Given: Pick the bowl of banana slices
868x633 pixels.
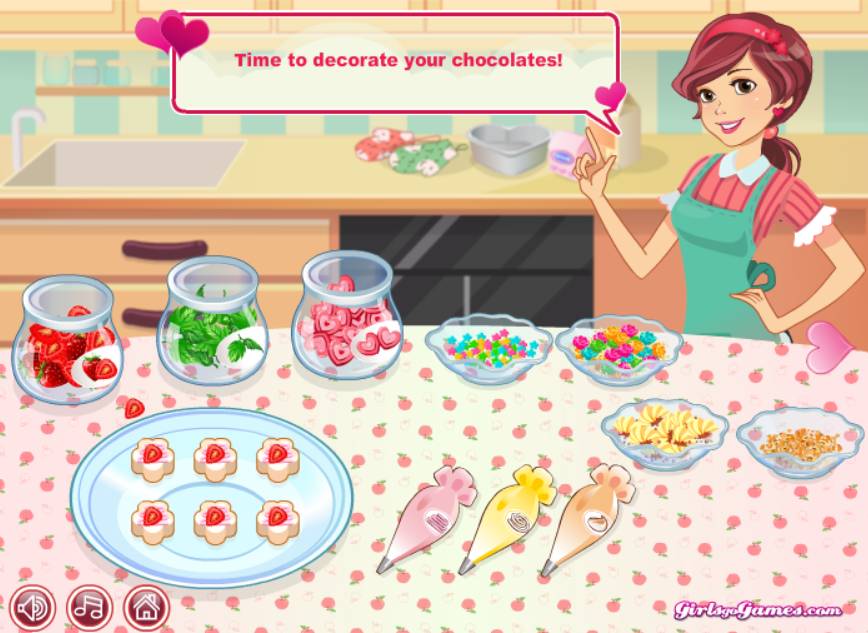Looking at the screenshot, I should pos(662,432).
